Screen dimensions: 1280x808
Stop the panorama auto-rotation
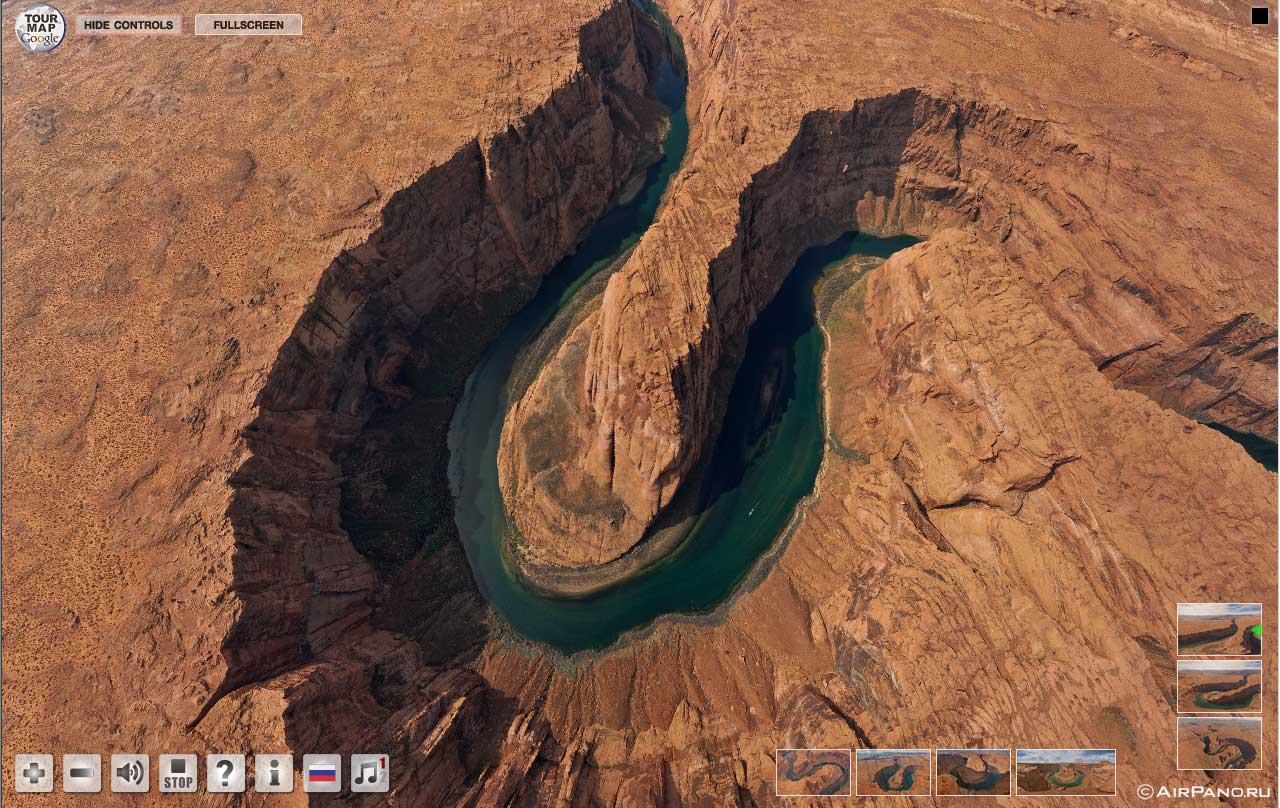coord(178,773)
